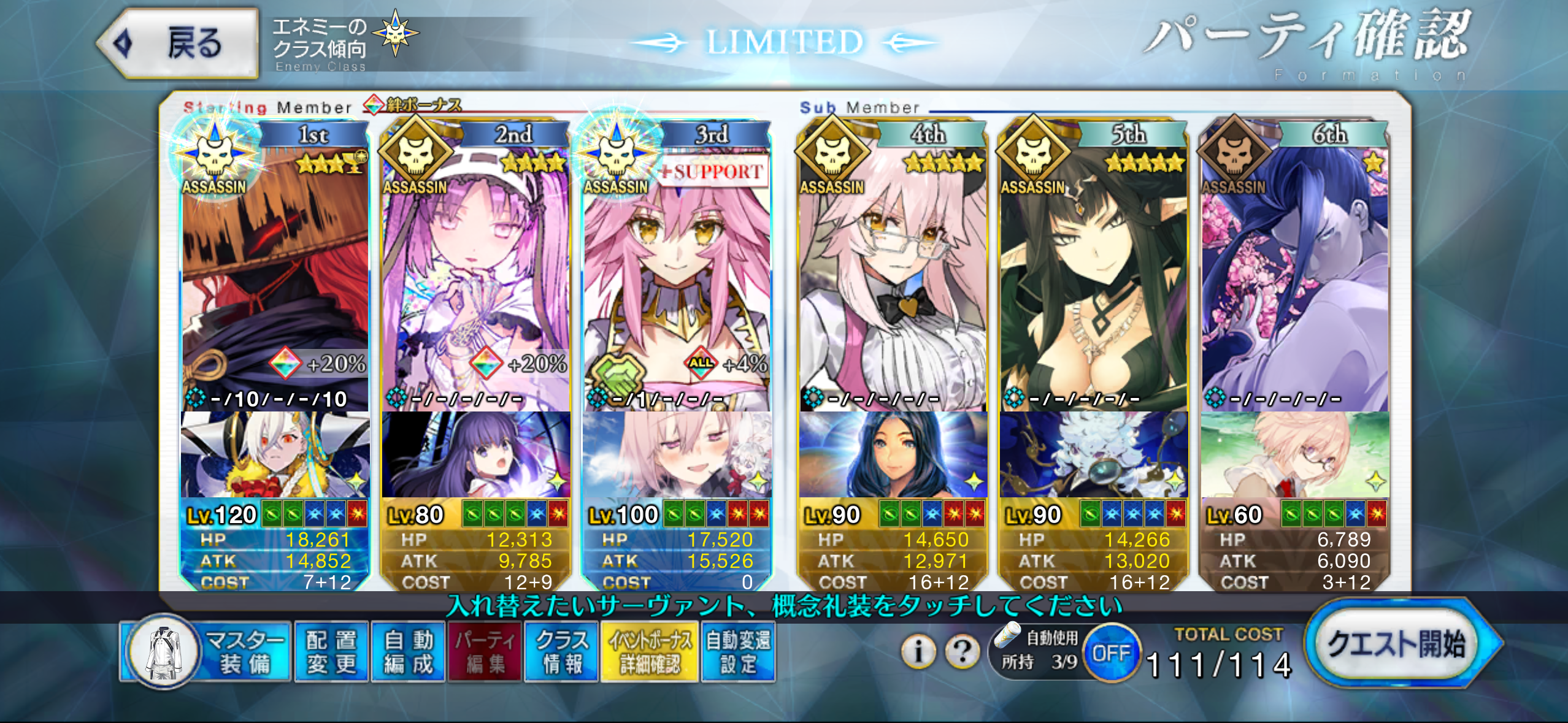
Task: Open the question mark help button
Action: point(963,651)
